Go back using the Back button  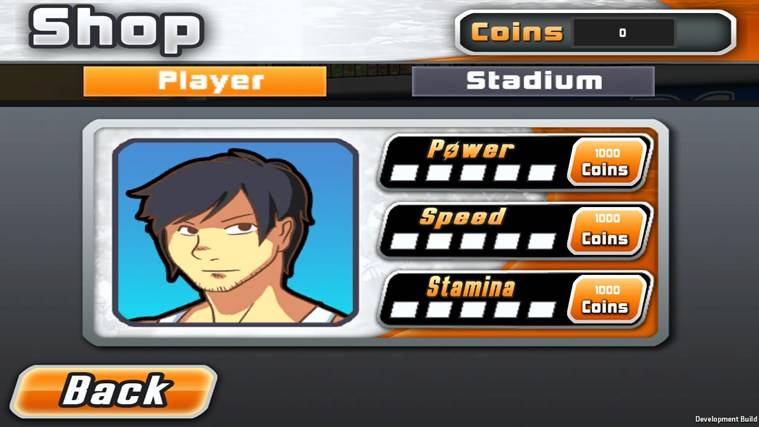point(113,390)
